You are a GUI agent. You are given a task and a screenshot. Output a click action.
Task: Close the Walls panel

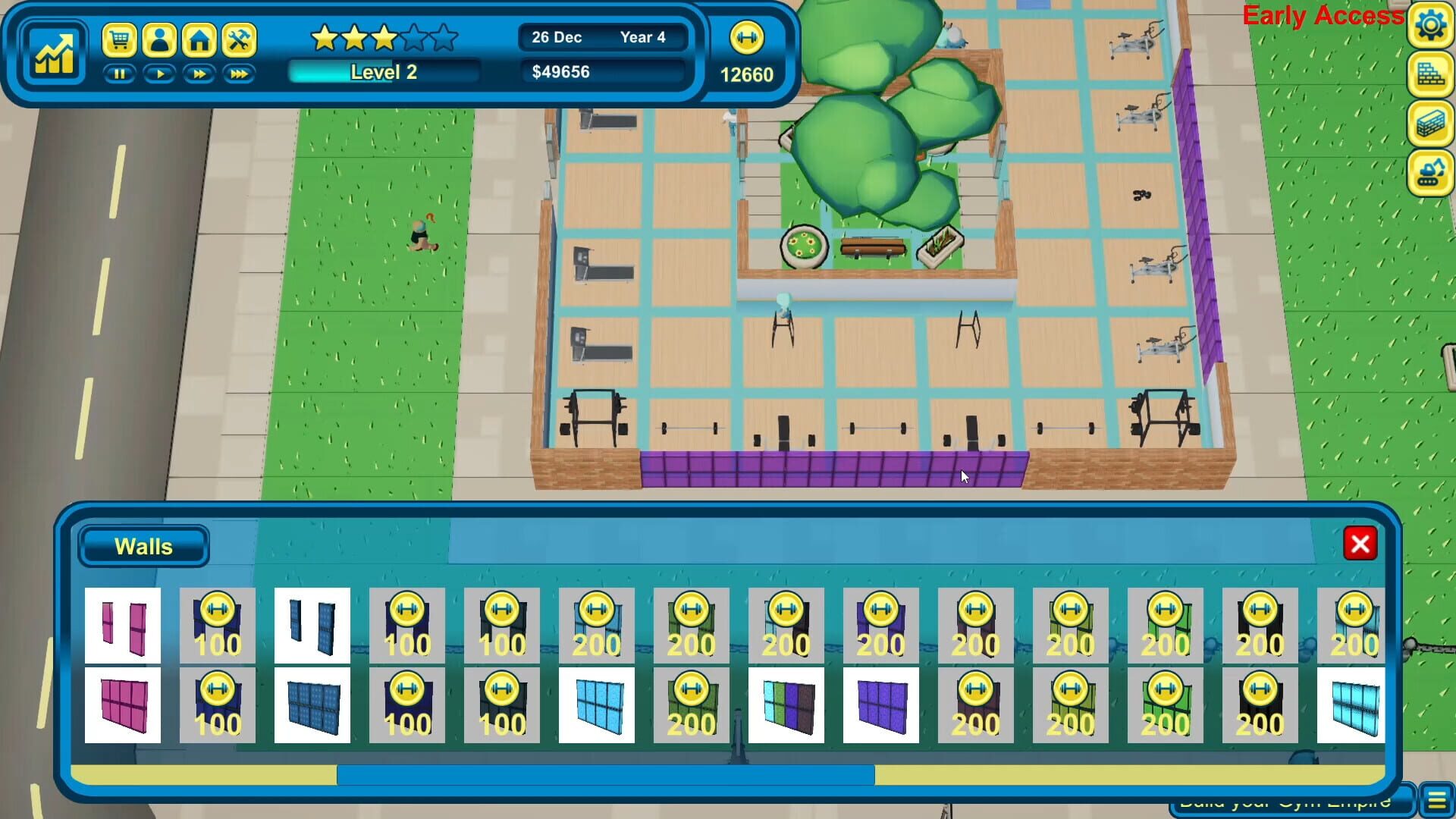pos(1360,544)
